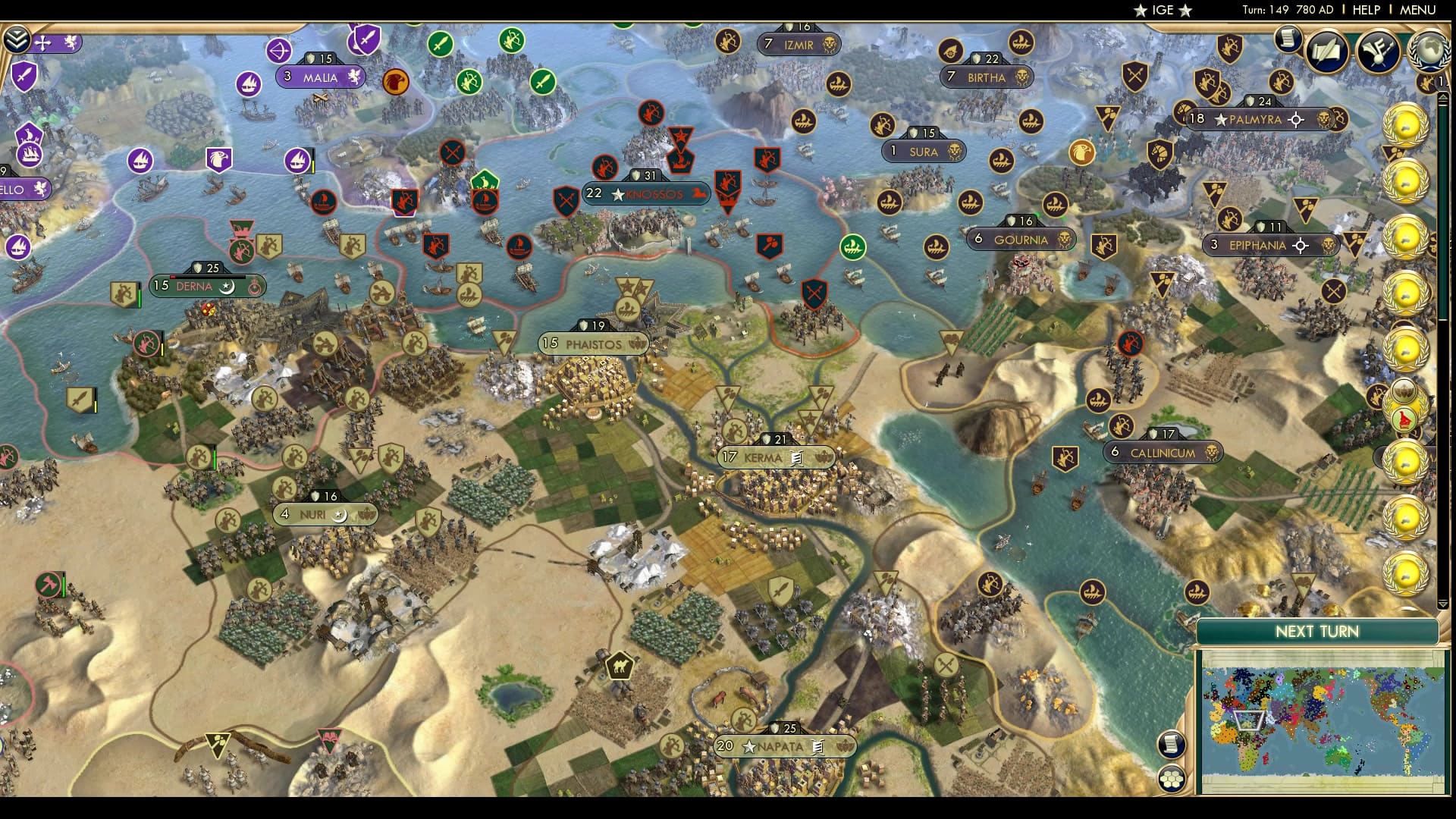Image resolution: width=1456 pixels, height=819 pixels.
Task: Open the scroll button beside the minimap
Action: pos(1172,744)
